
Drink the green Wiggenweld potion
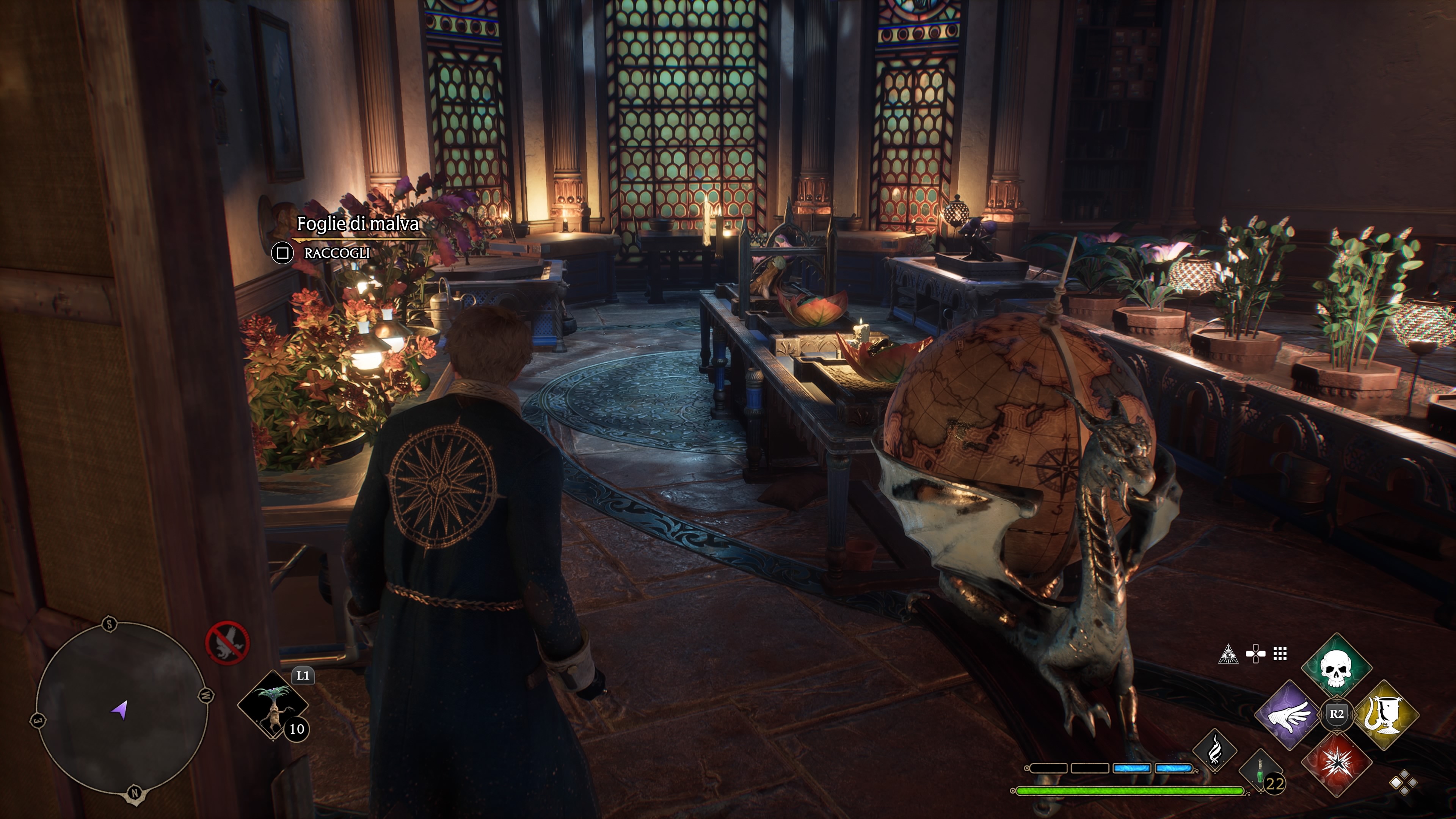[1260, 770]
